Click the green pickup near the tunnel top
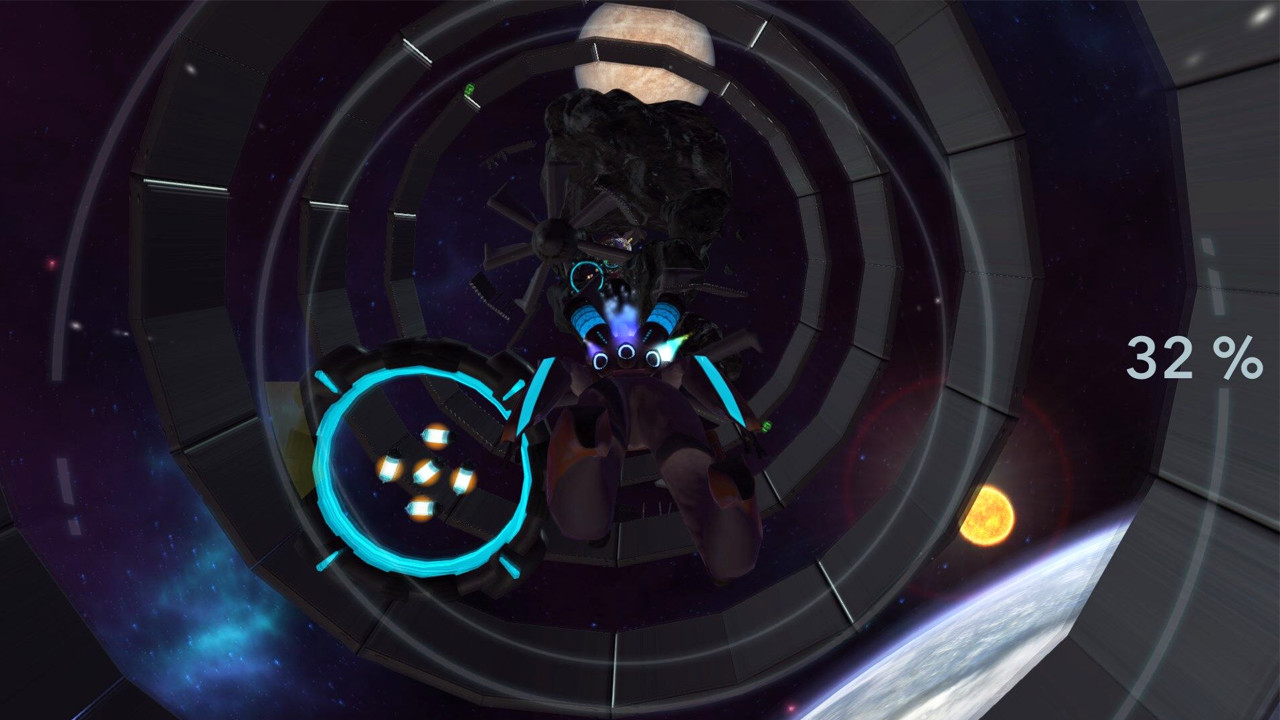 tap(469, 88)
